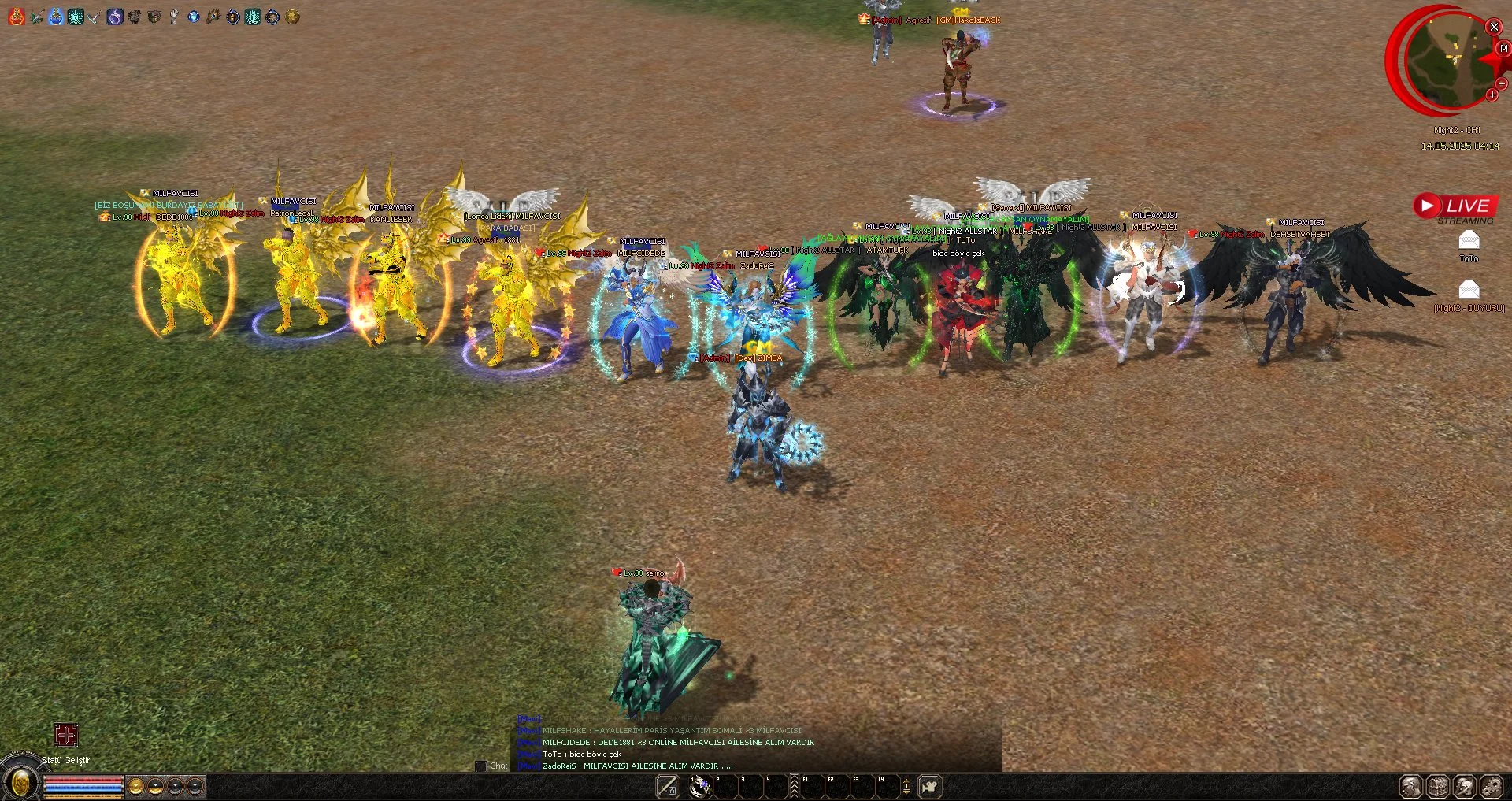Toggle the Chat checkbox
1512x801 pixels.
(481, 766)
